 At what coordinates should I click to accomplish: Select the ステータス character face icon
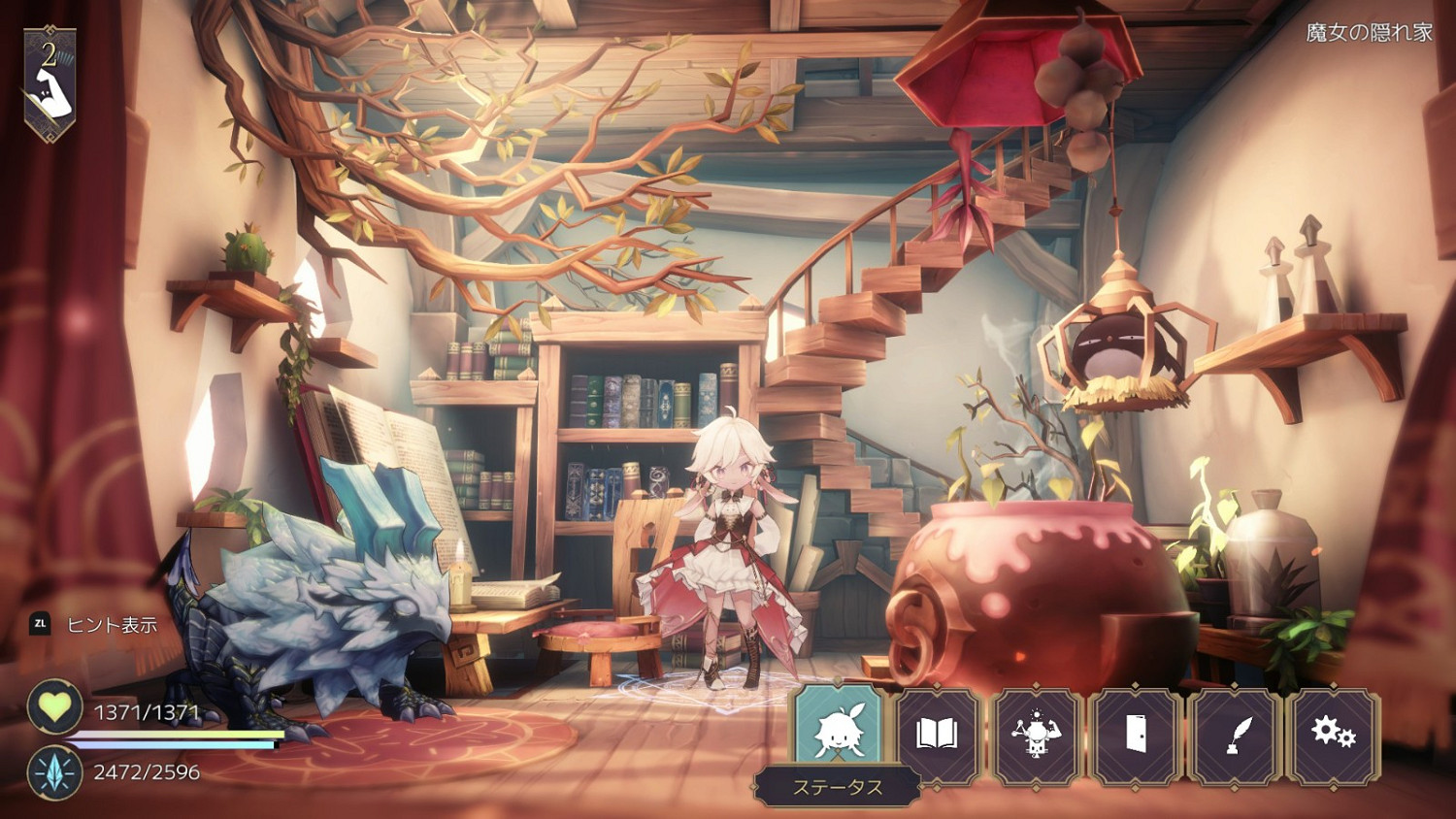(x=840, y=730)
